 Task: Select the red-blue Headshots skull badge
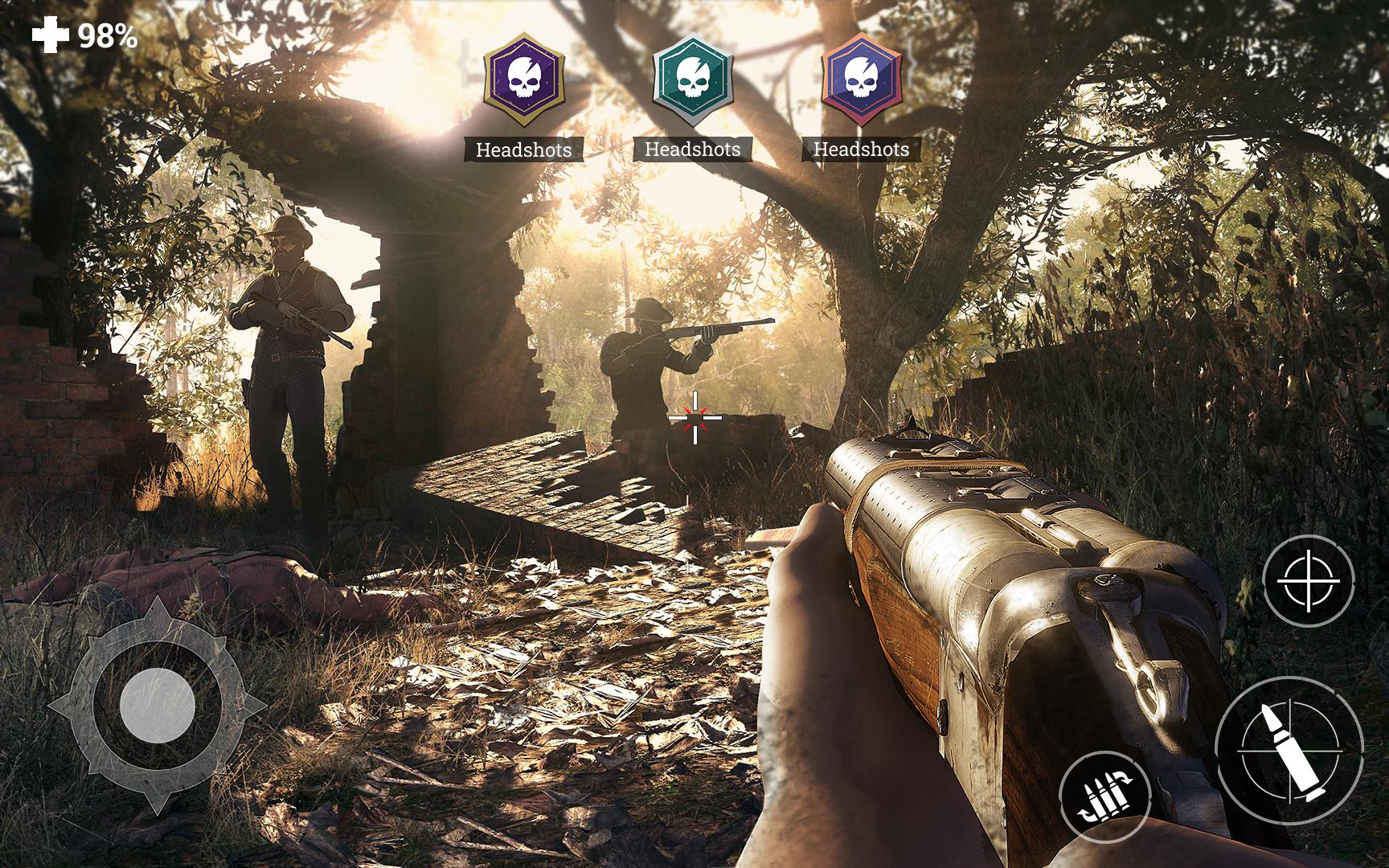coord(862,80)
